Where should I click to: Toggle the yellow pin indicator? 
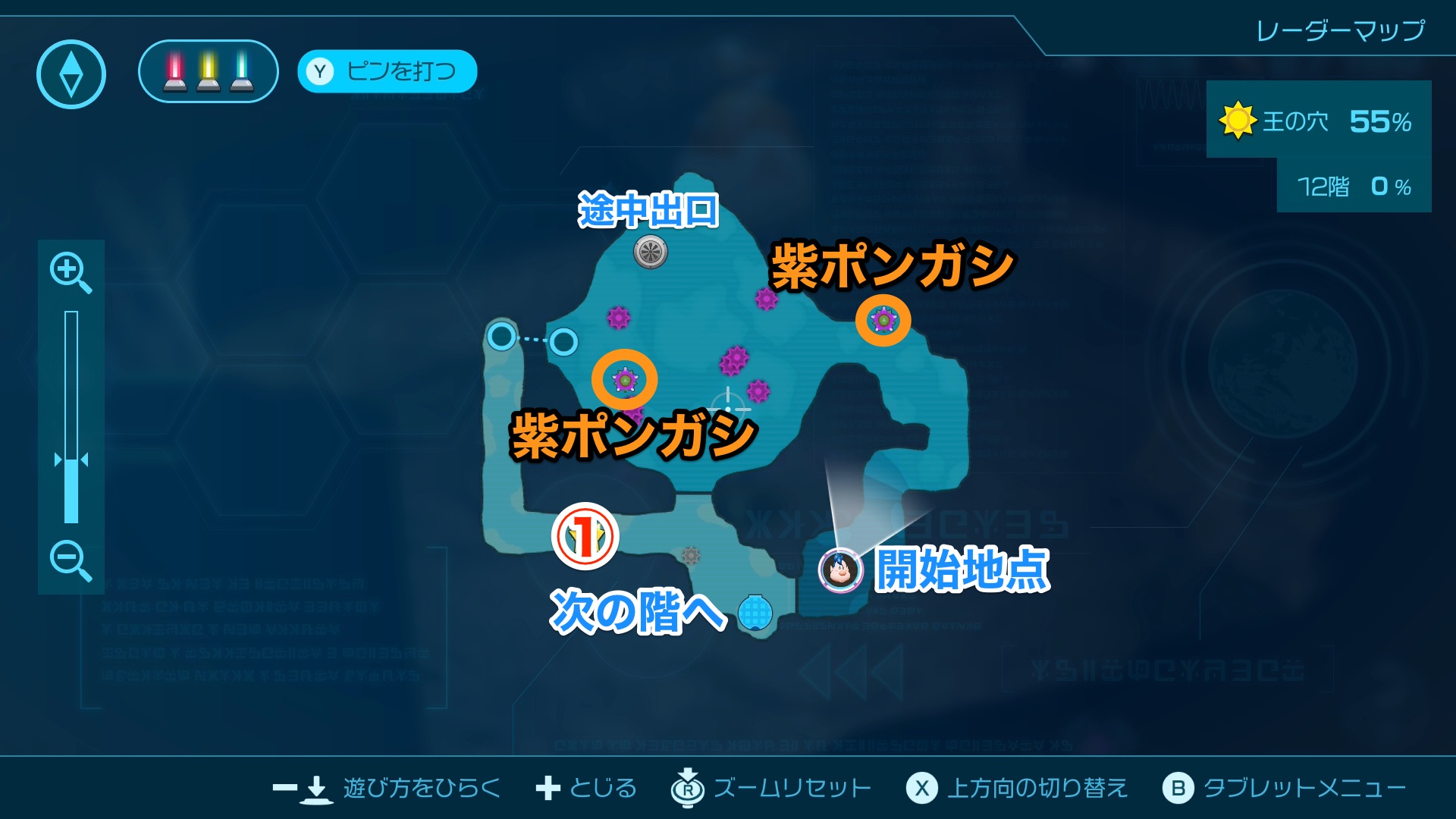[207, 72]
